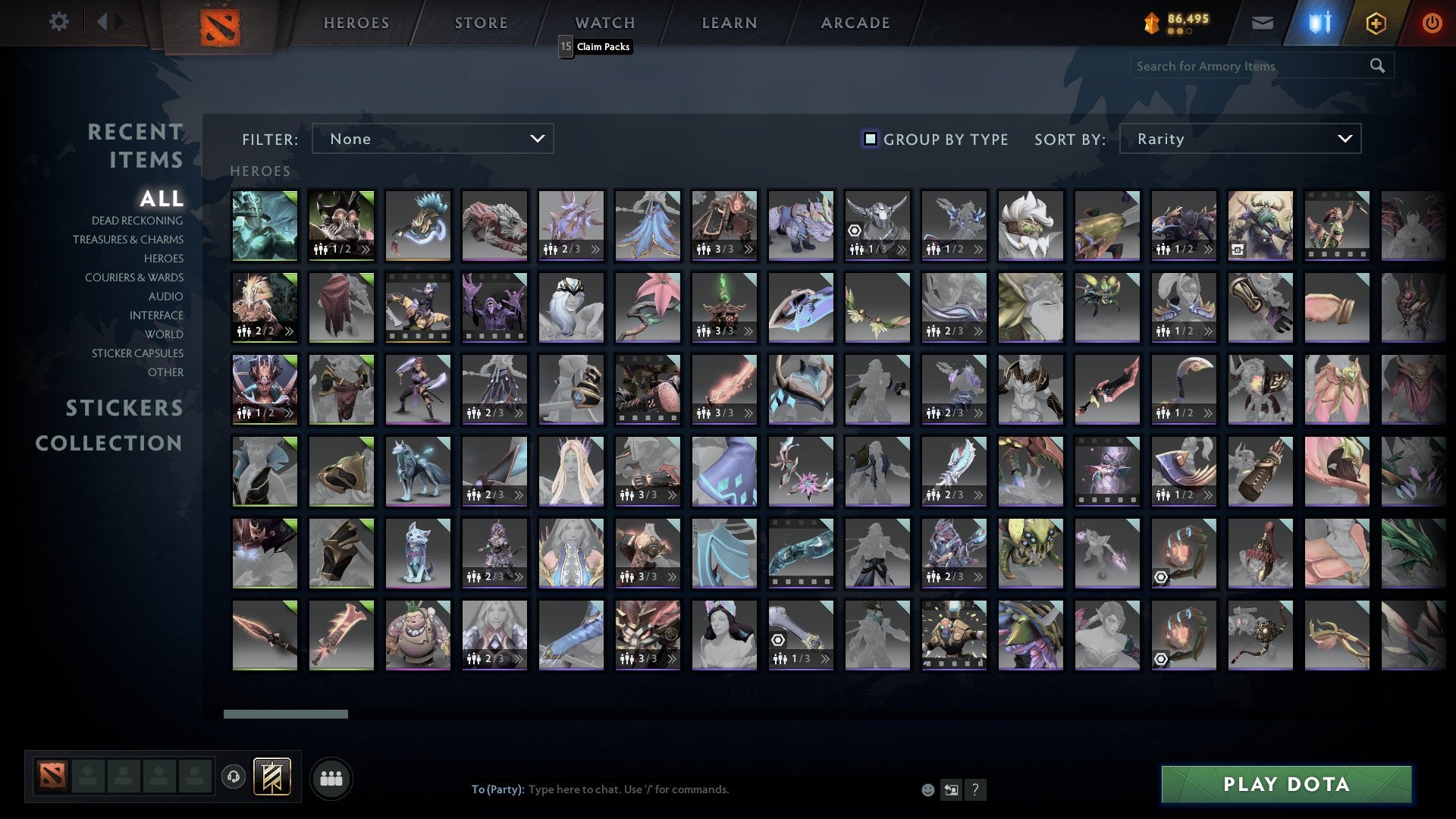This screenshot has height=819, width=1456.
Task: Toggle the voice chat headset icon
Action: [235, 777]
